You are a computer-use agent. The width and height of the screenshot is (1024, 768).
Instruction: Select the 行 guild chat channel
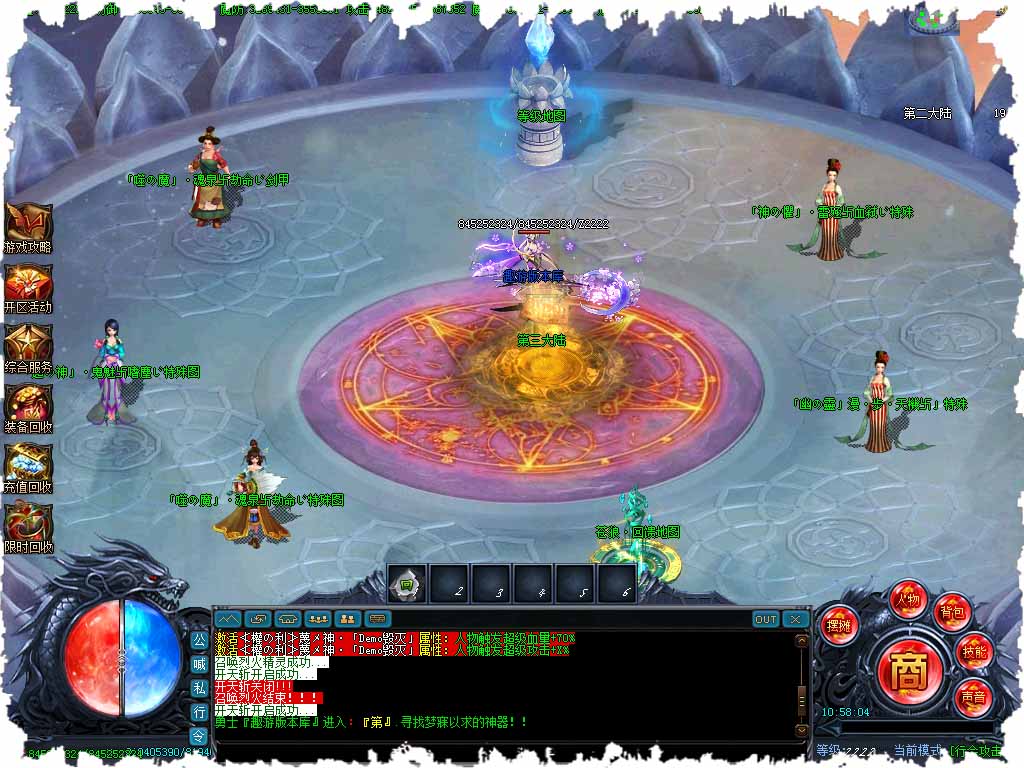199,711
